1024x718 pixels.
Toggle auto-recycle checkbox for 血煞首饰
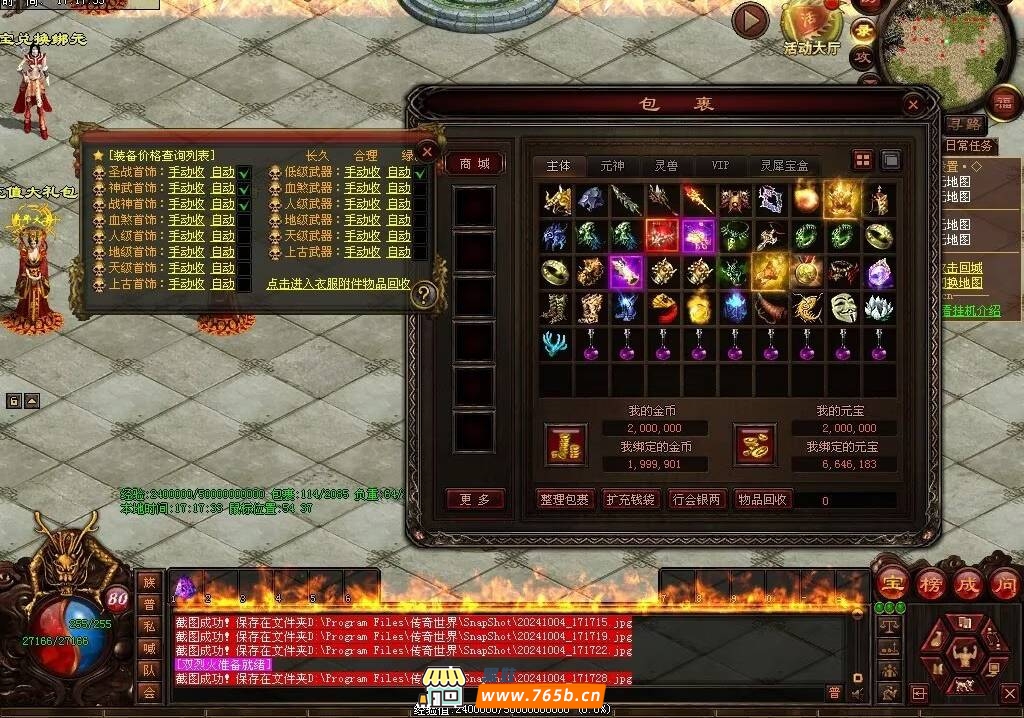coord(244,220)
